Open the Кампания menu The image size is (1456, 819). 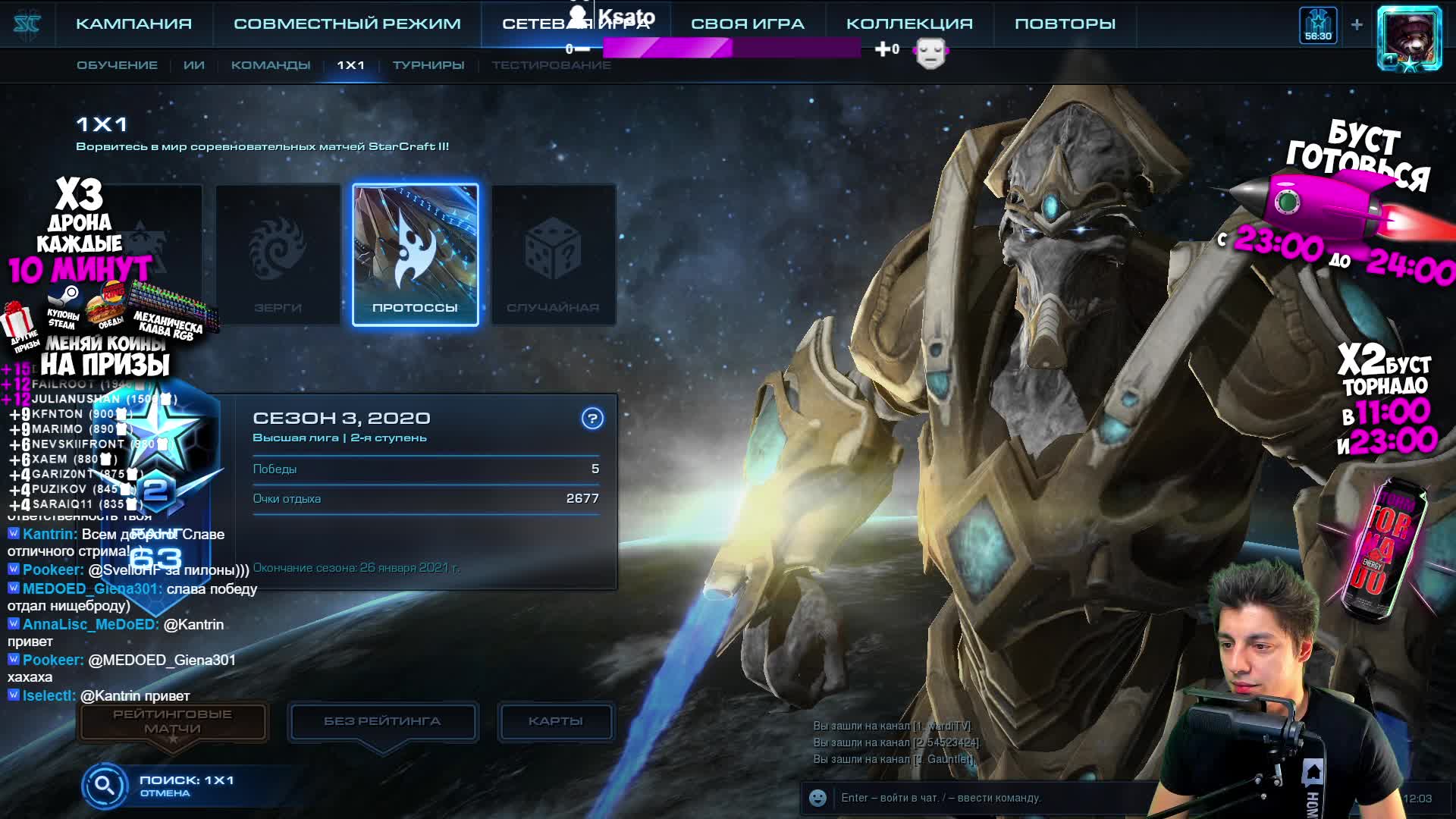point(133,24)
